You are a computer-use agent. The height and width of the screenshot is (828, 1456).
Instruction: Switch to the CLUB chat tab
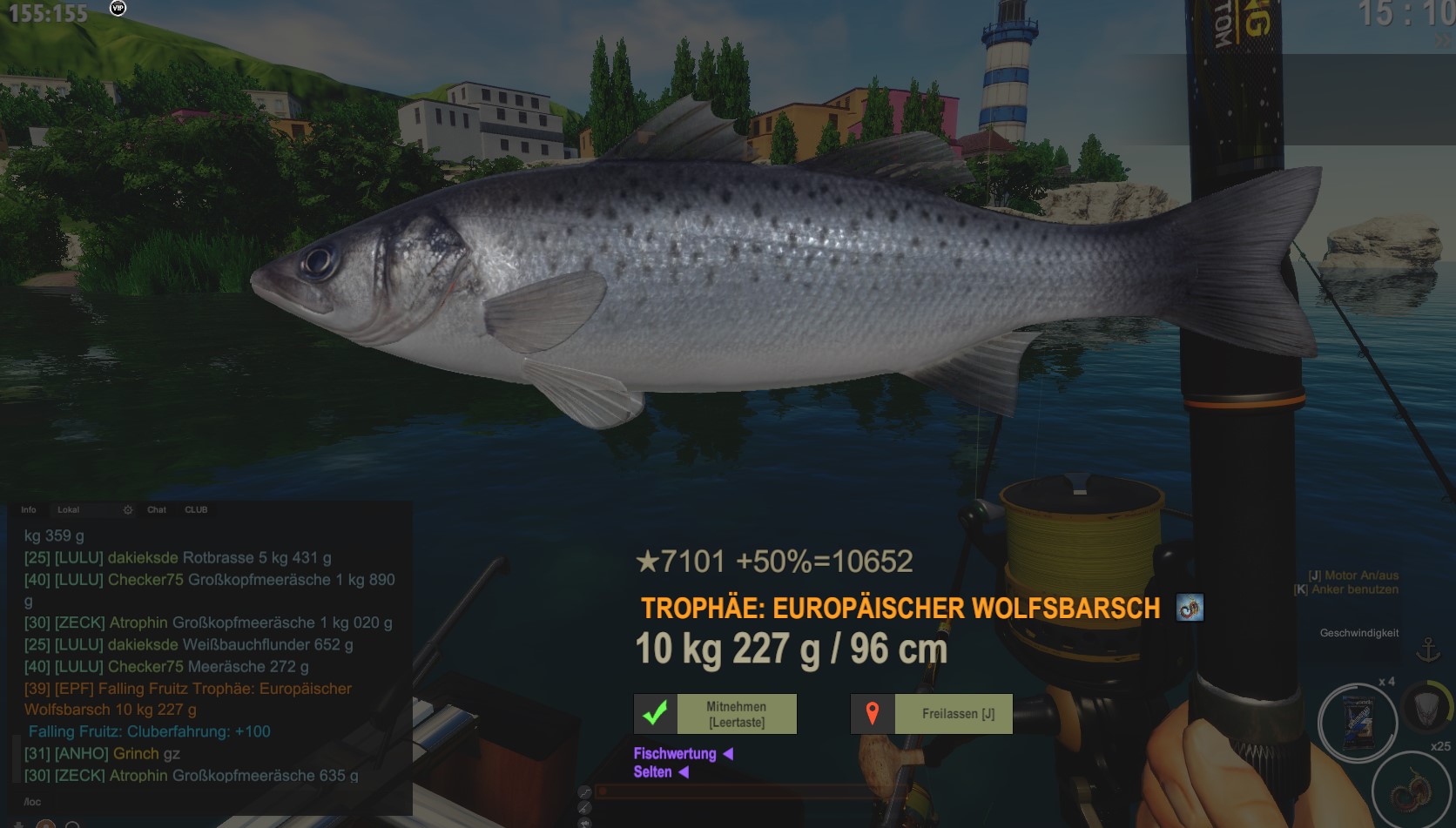(196, 510)
